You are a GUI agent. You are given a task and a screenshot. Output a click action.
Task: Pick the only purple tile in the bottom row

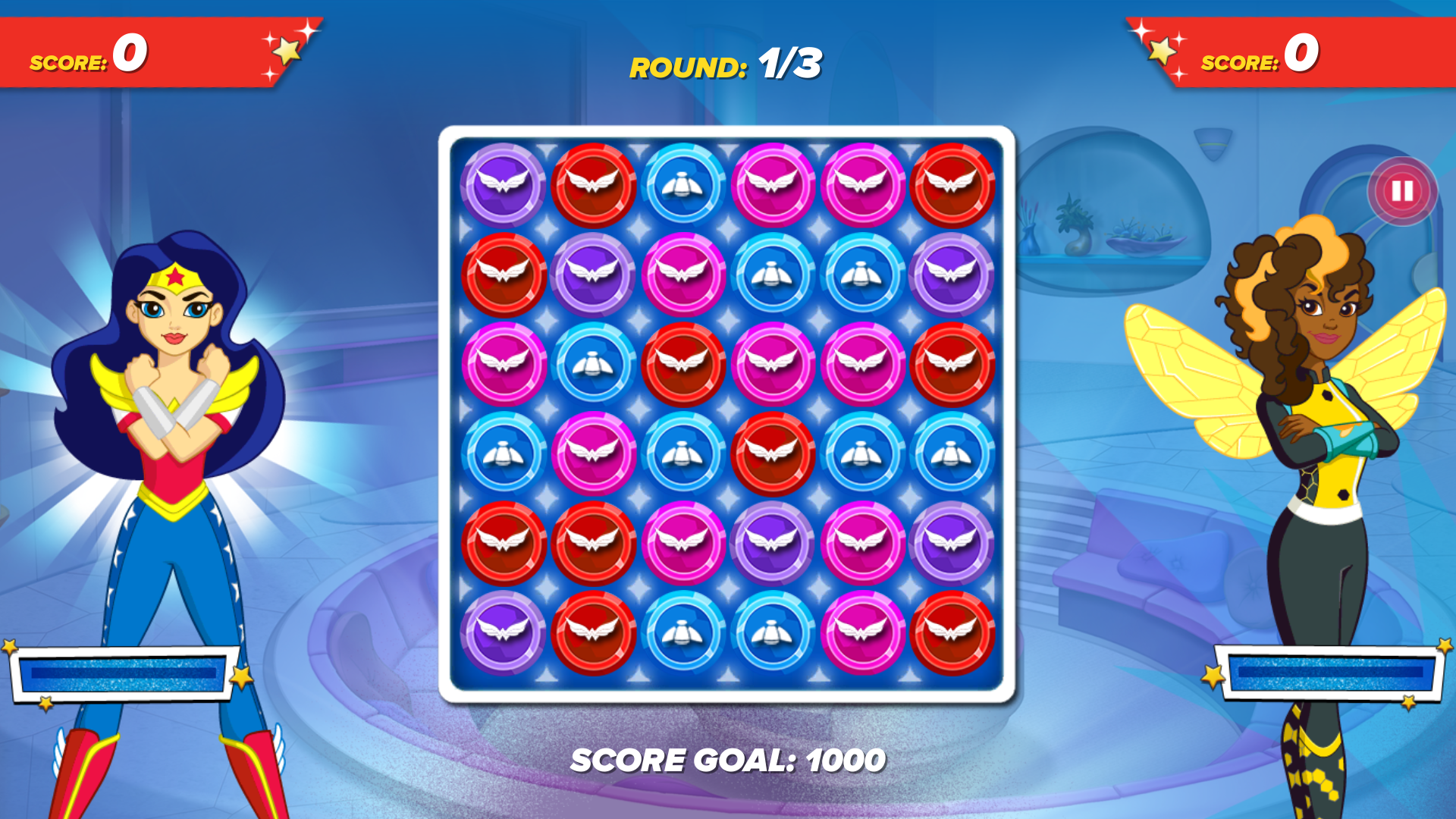pos(503,632)
